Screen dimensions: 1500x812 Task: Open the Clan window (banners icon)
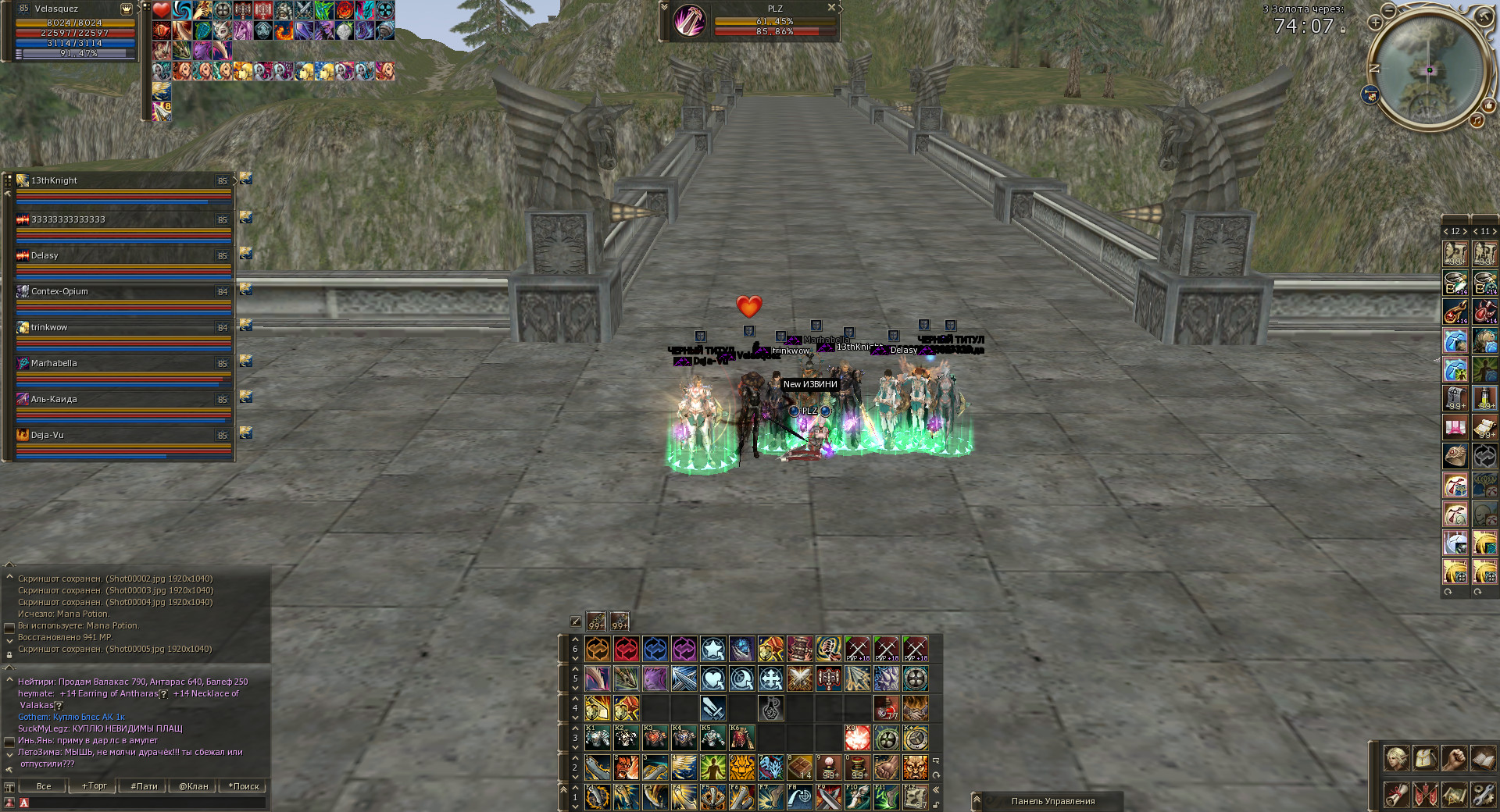click(1425, 796)
